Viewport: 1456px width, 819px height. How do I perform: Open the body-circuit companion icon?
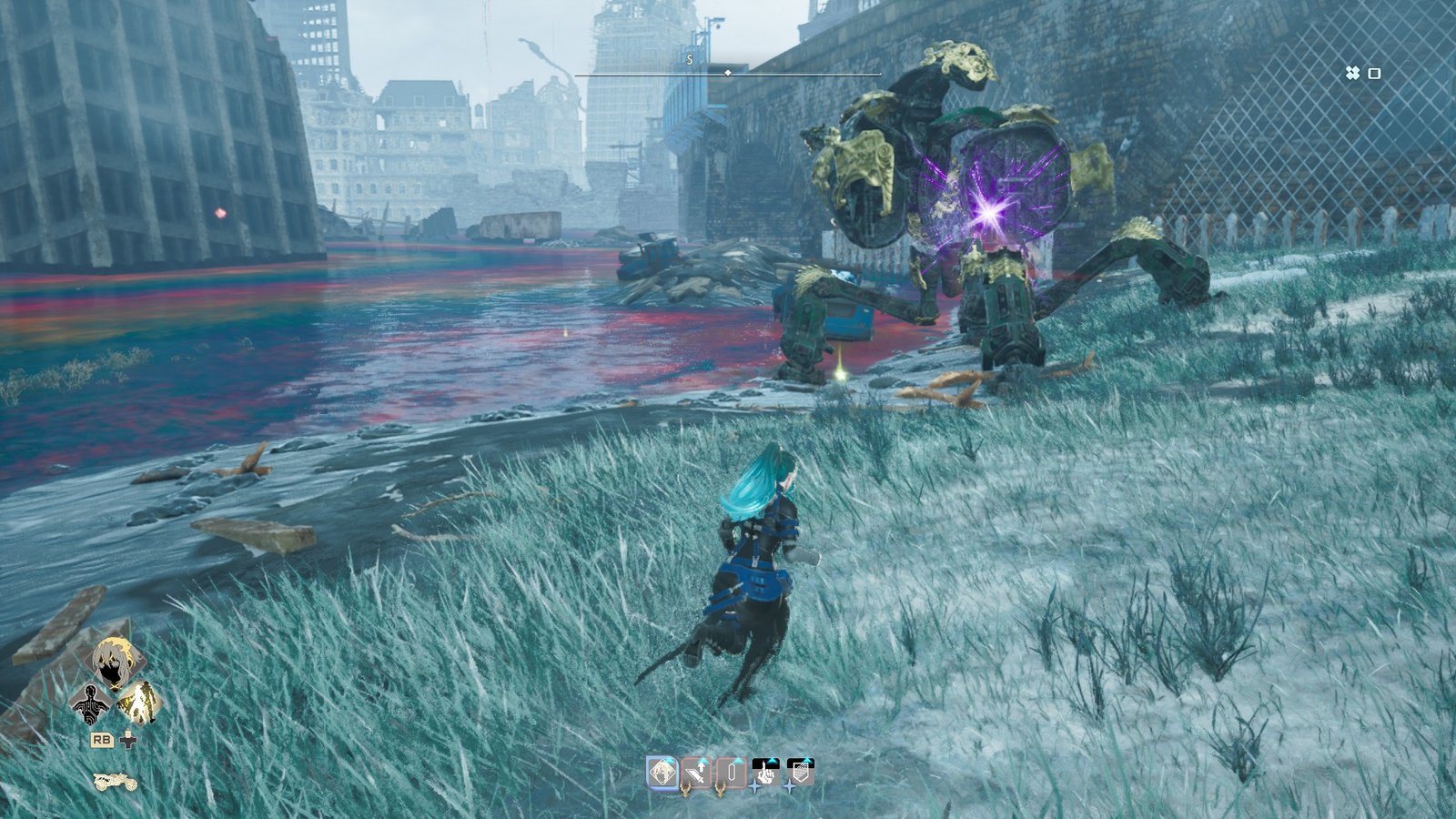(x=89, y=704)
